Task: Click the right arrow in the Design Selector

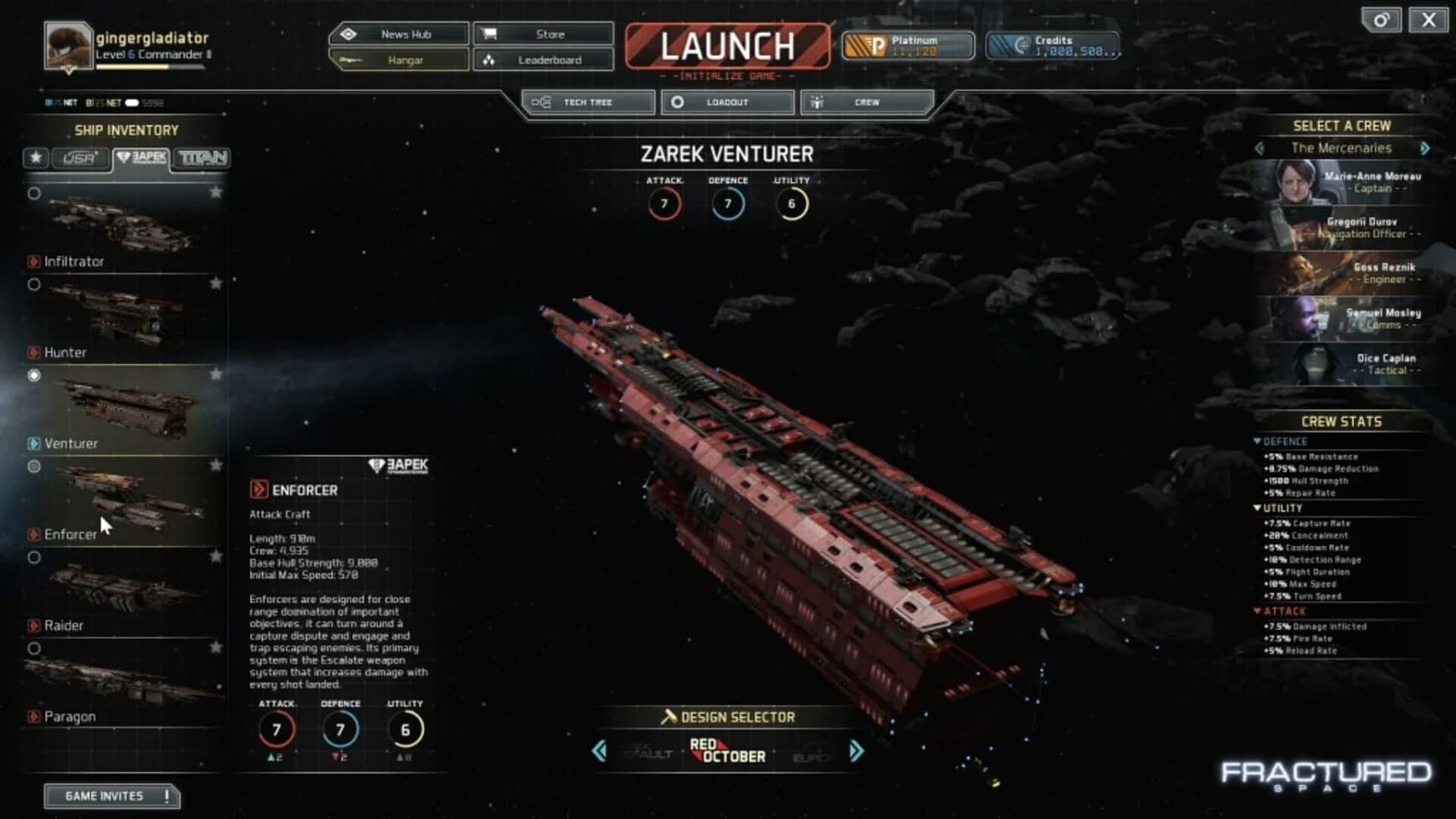Action: tap(855, 752)
